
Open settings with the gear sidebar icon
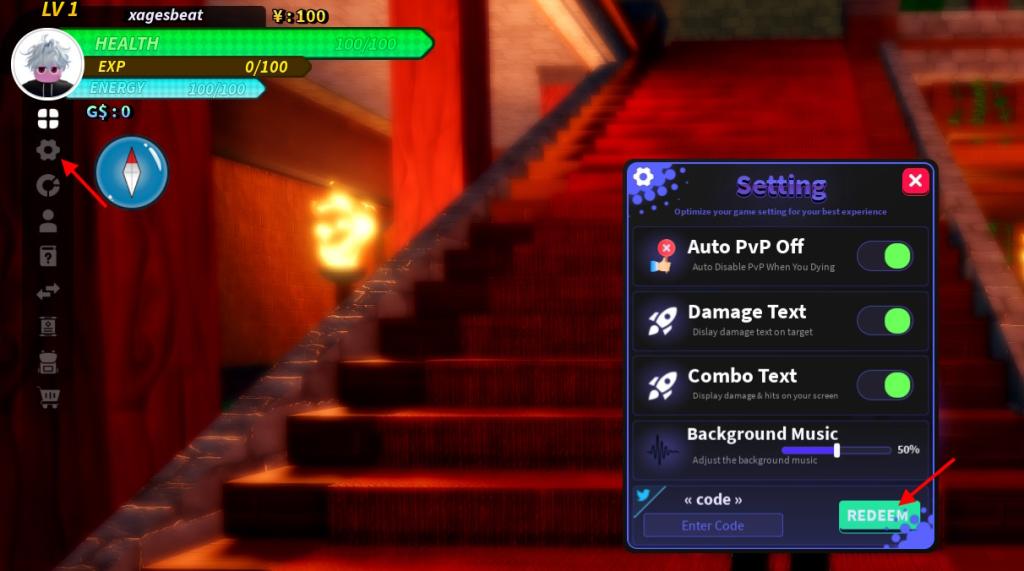[48, 151]
